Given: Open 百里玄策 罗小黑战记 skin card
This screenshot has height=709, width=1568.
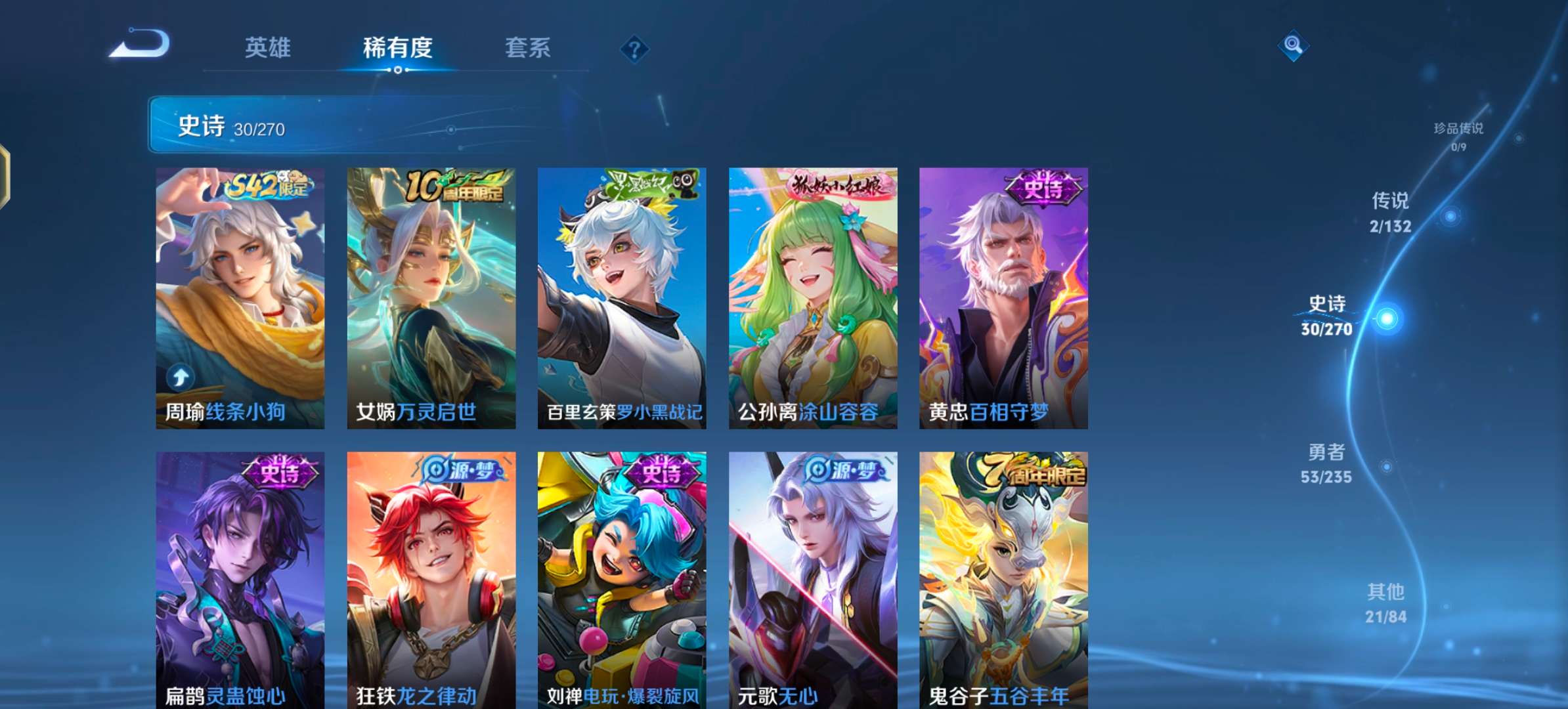Looking at the screenshot, I should coord(622,298).
